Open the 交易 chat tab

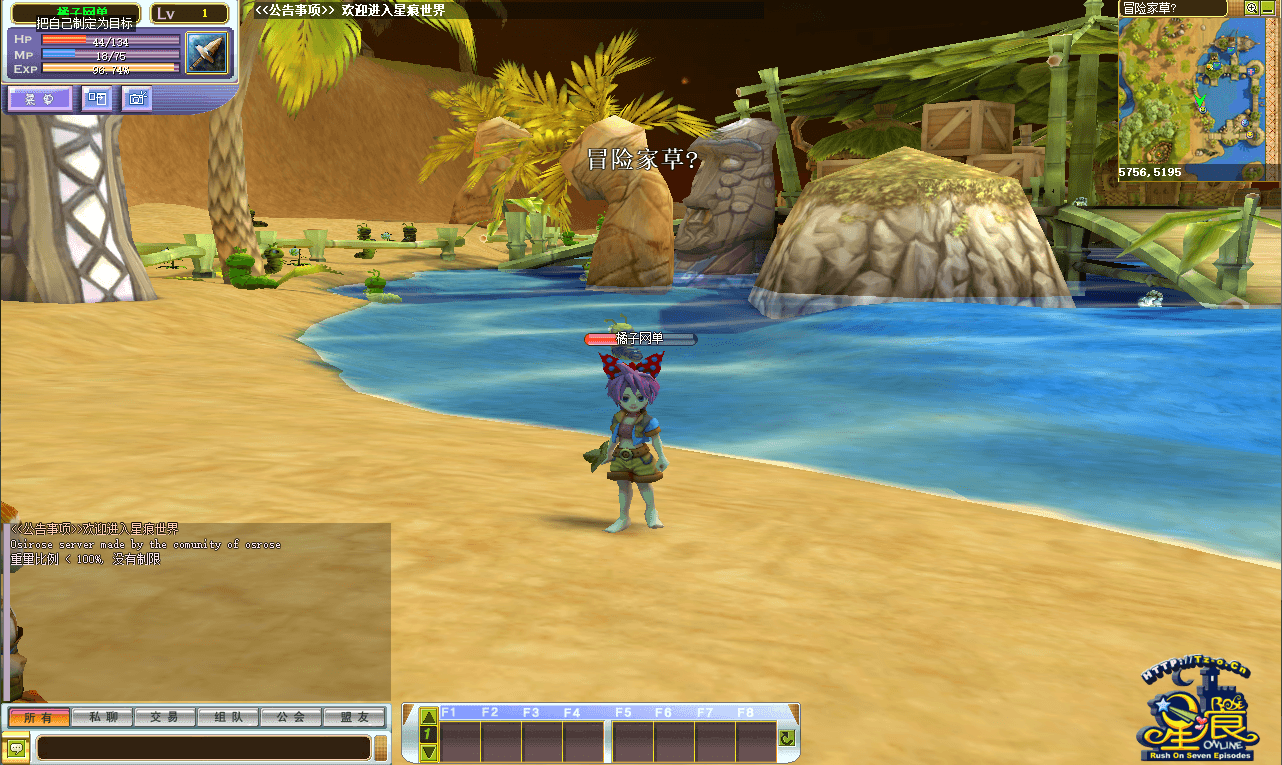[x=165, y=717]
